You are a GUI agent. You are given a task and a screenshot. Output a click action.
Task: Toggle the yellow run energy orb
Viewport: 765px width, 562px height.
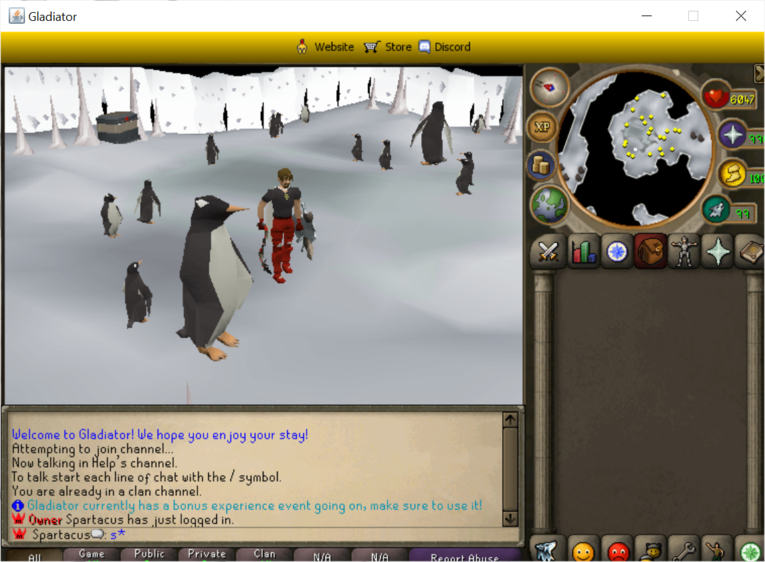click(733, 174)
